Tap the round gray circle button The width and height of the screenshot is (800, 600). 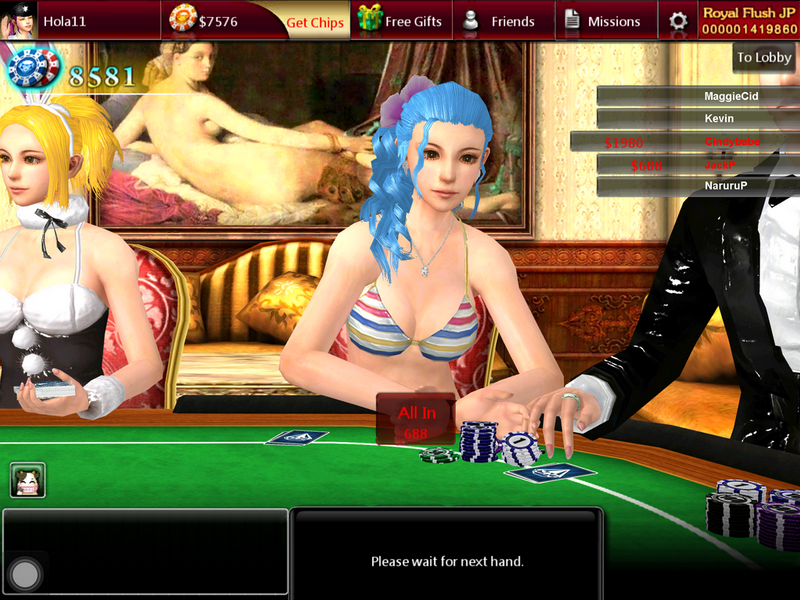[x=25, y=573]
